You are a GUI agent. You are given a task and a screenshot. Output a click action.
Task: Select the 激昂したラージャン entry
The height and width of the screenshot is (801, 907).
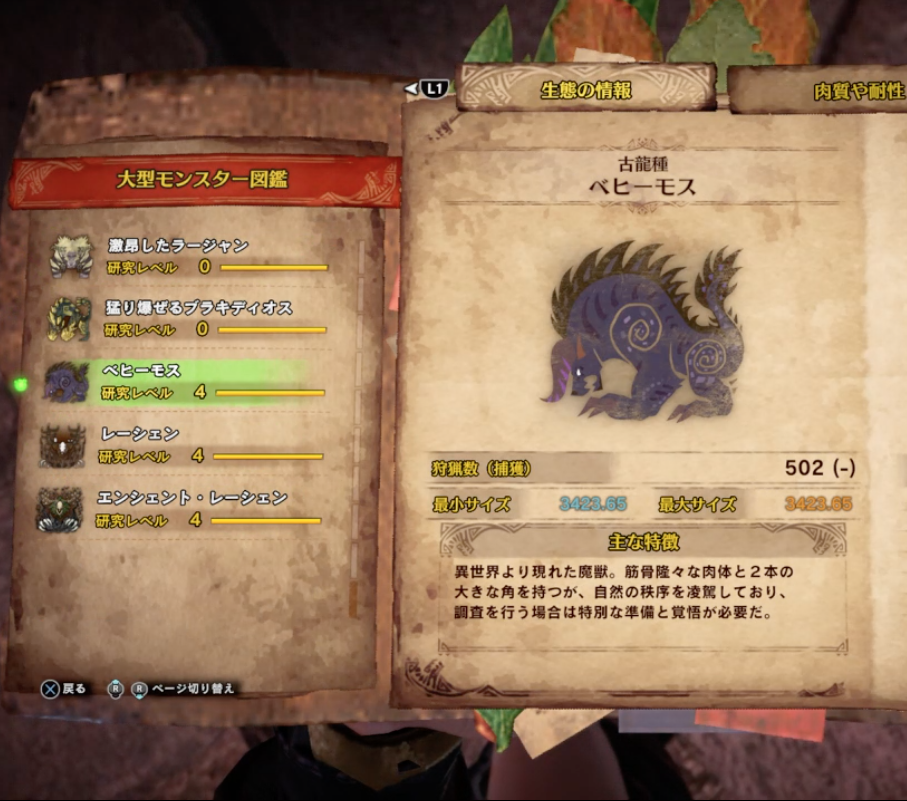190,256
